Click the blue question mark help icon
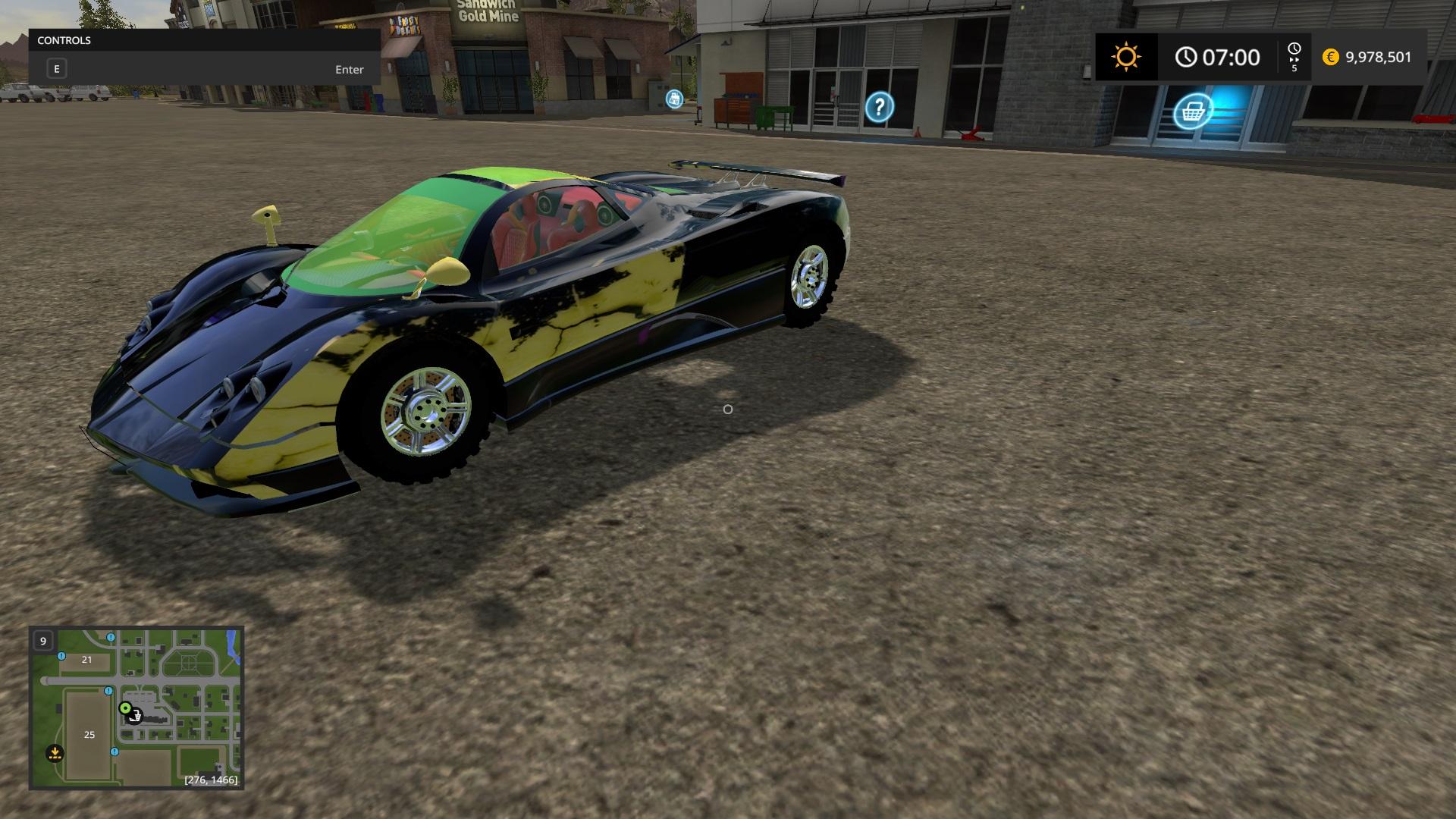This screenshot has width=1456, height=819. point(879,107)
